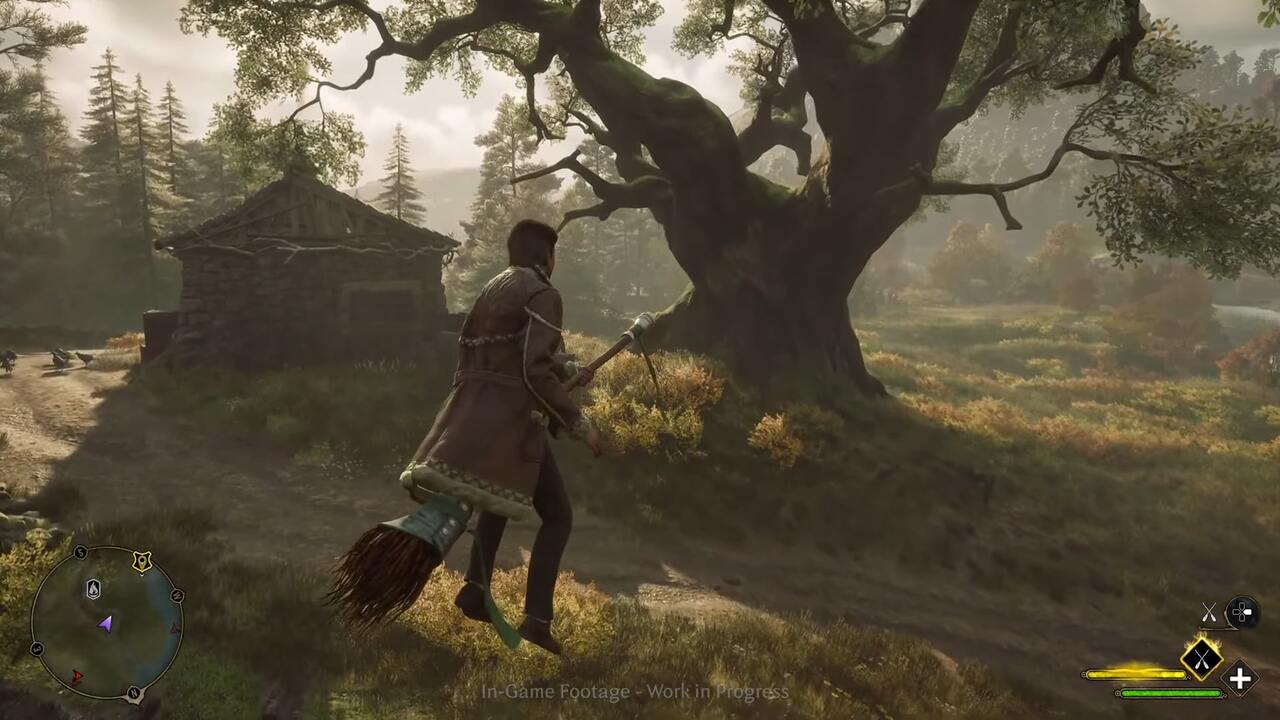
Task: Click the West marker on the minimap compass
Action: pos(178,595)
